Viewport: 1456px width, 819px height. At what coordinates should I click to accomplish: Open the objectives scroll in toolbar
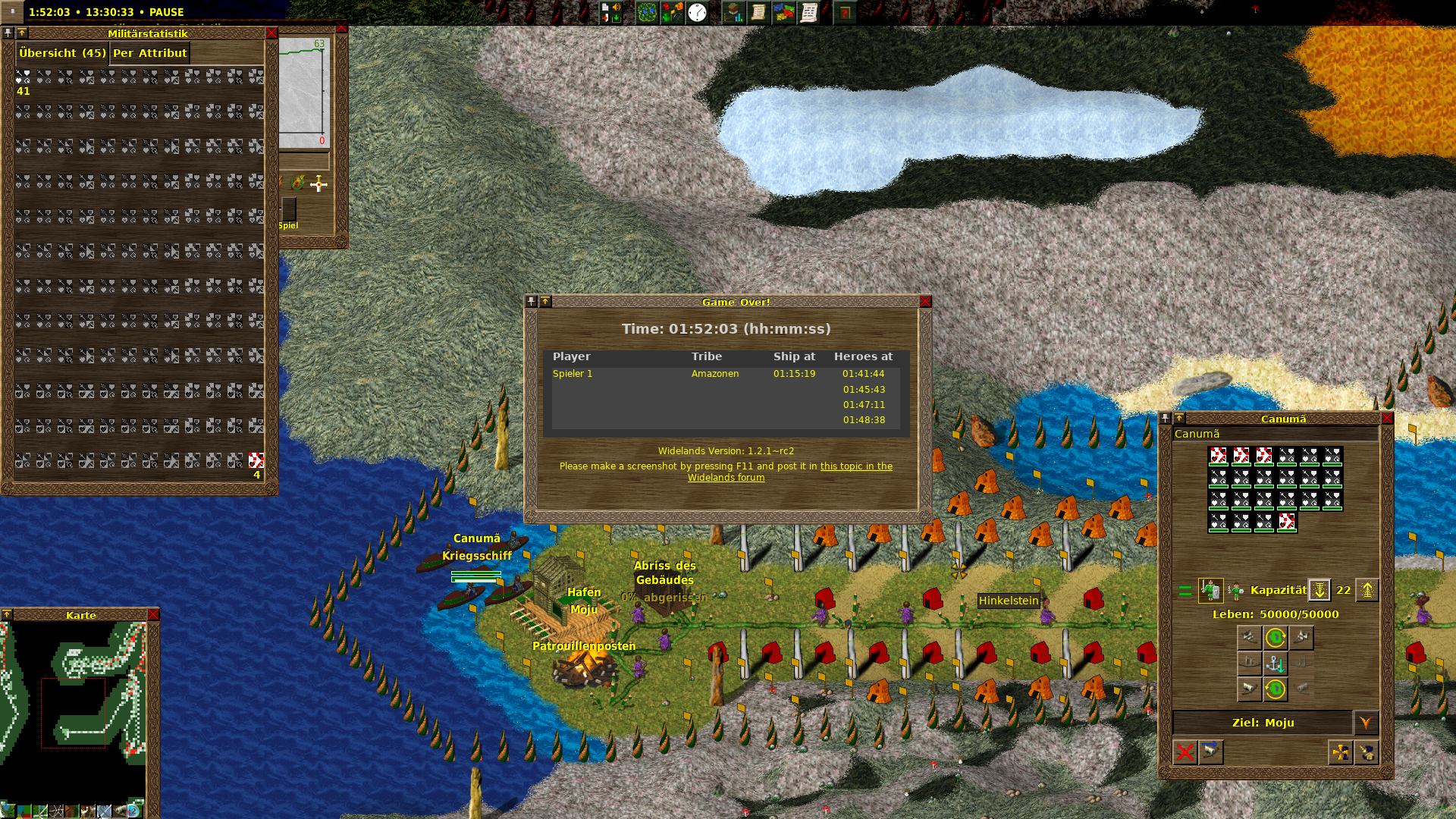tap(758, 13)
